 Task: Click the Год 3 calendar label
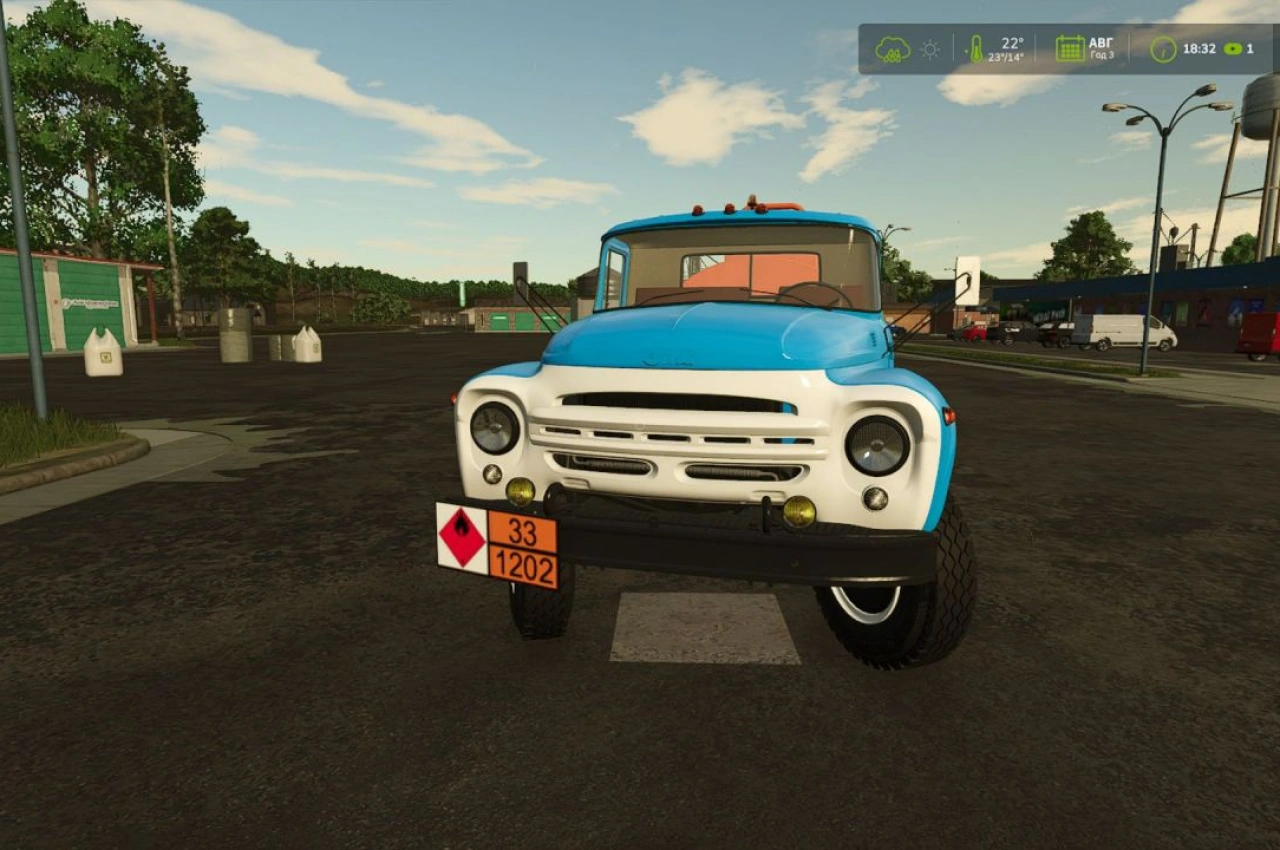coord(1104,56)
